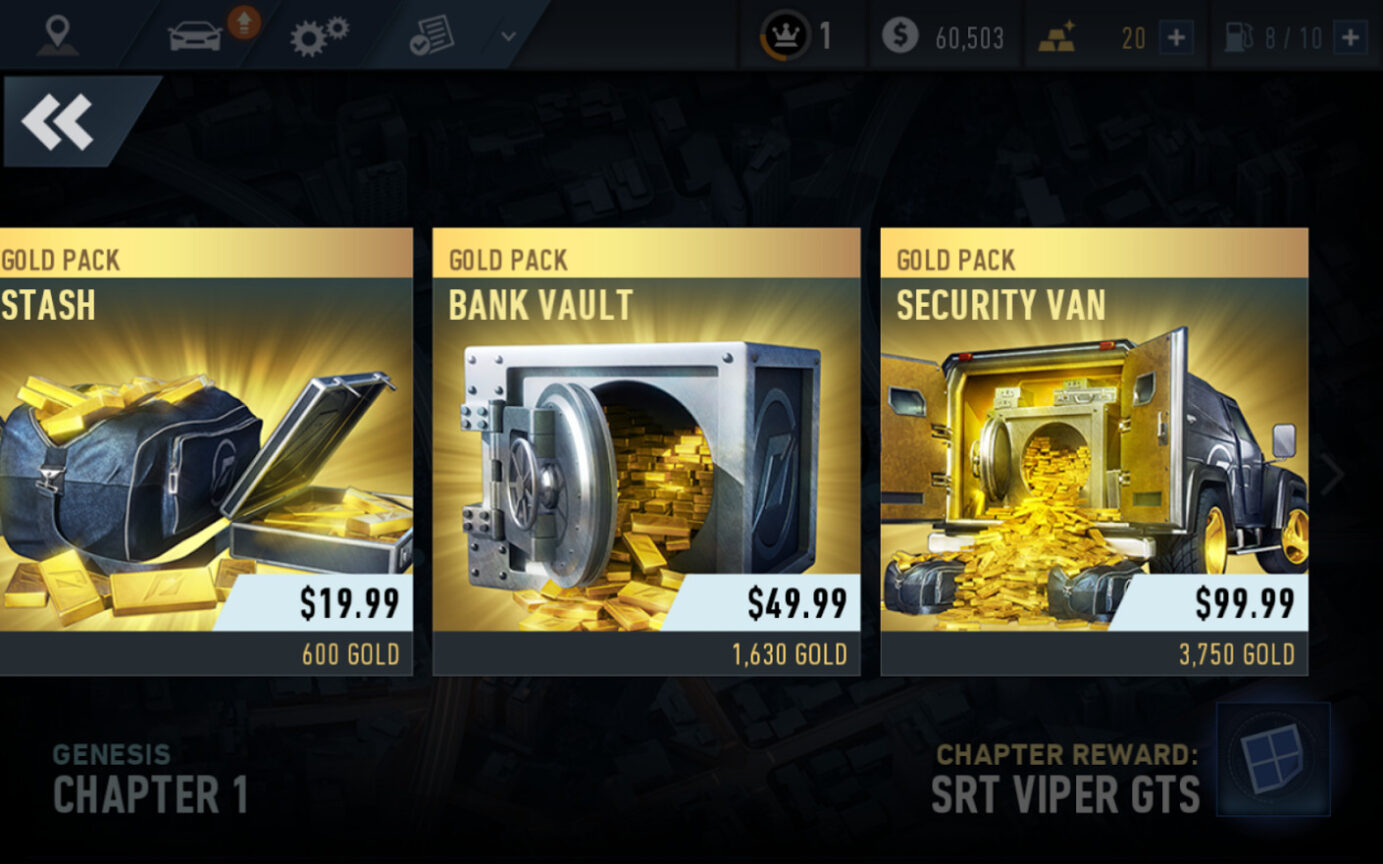The width and height of the screenshot is (1383, 864).
Task: Open the checklist missions tab
Action: (431, 36)
